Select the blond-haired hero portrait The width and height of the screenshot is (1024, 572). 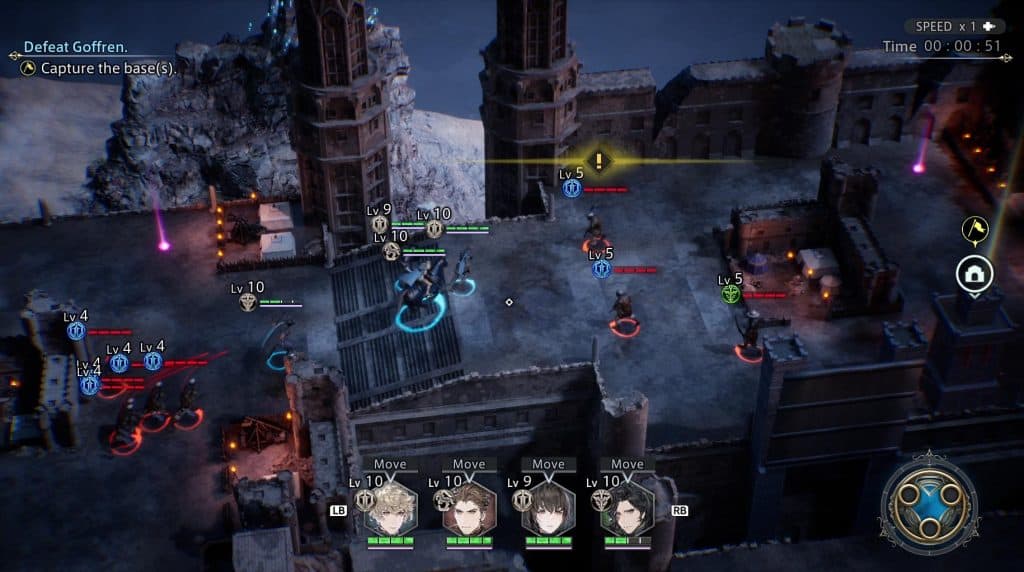(390, 510)
